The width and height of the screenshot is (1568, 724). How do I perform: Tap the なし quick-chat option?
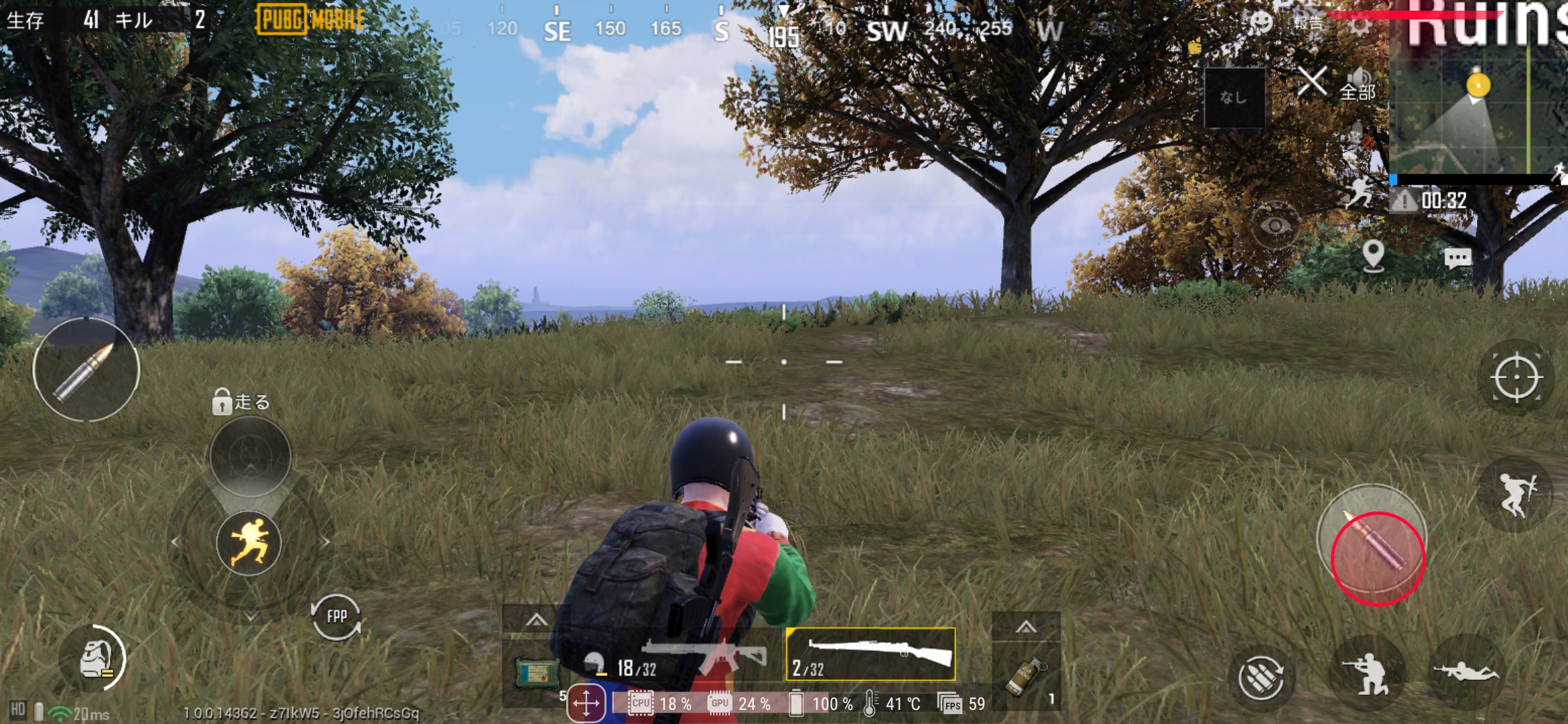[x=1236, y=97]
